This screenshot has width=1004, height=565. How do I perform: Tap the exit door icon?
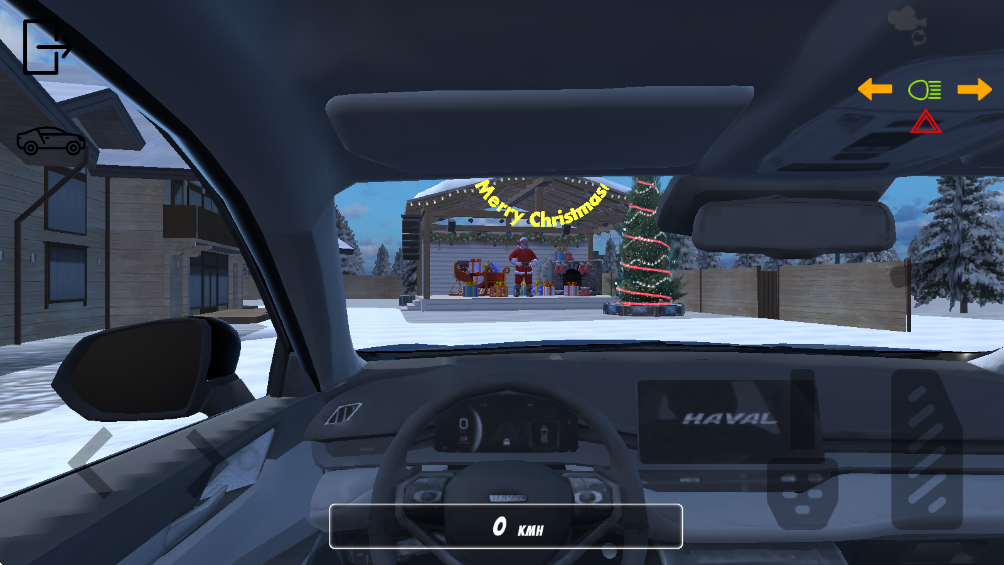tap(45, 47)
